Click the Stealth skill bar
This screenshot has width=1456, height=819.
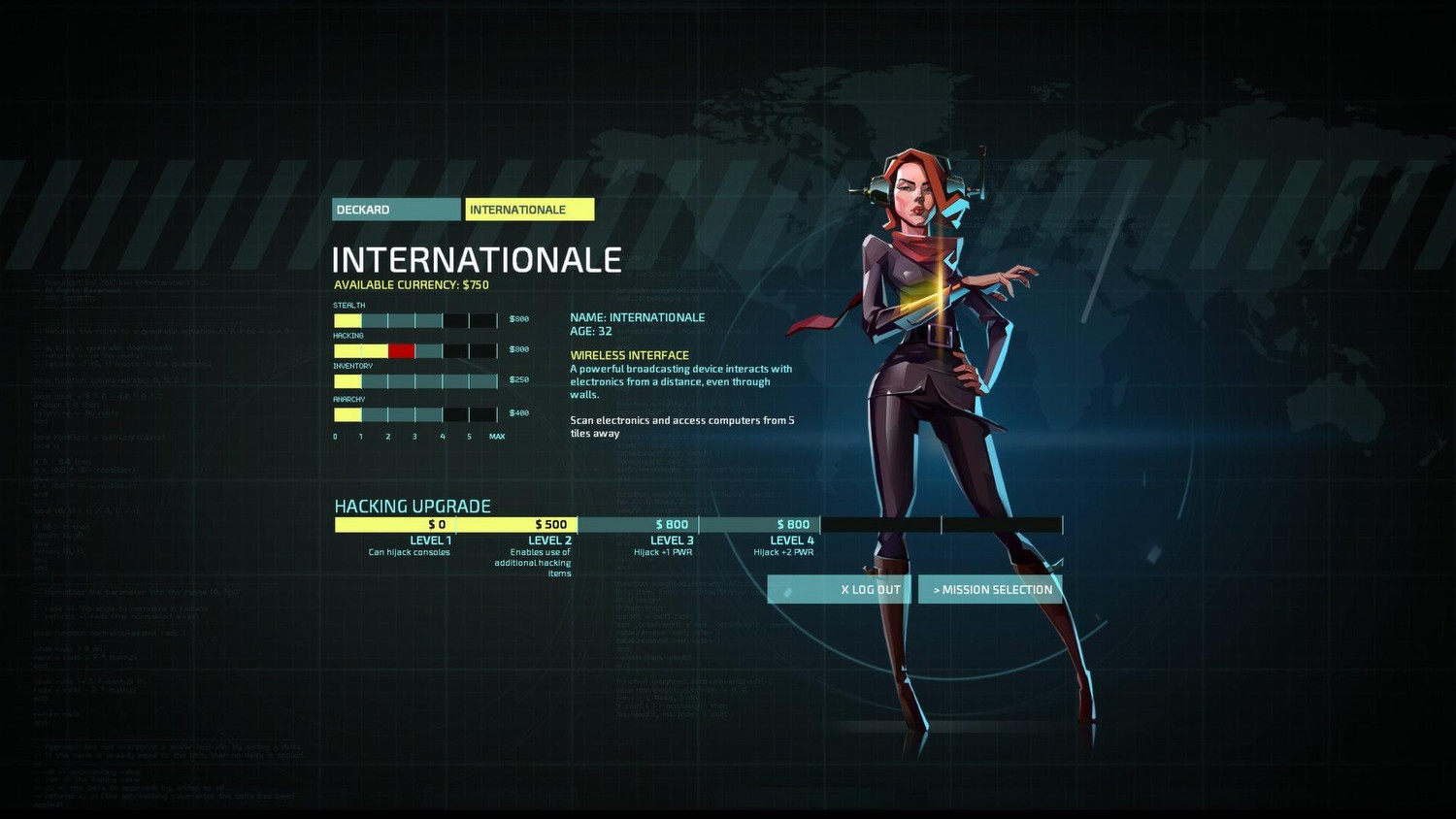pos(415,320)
